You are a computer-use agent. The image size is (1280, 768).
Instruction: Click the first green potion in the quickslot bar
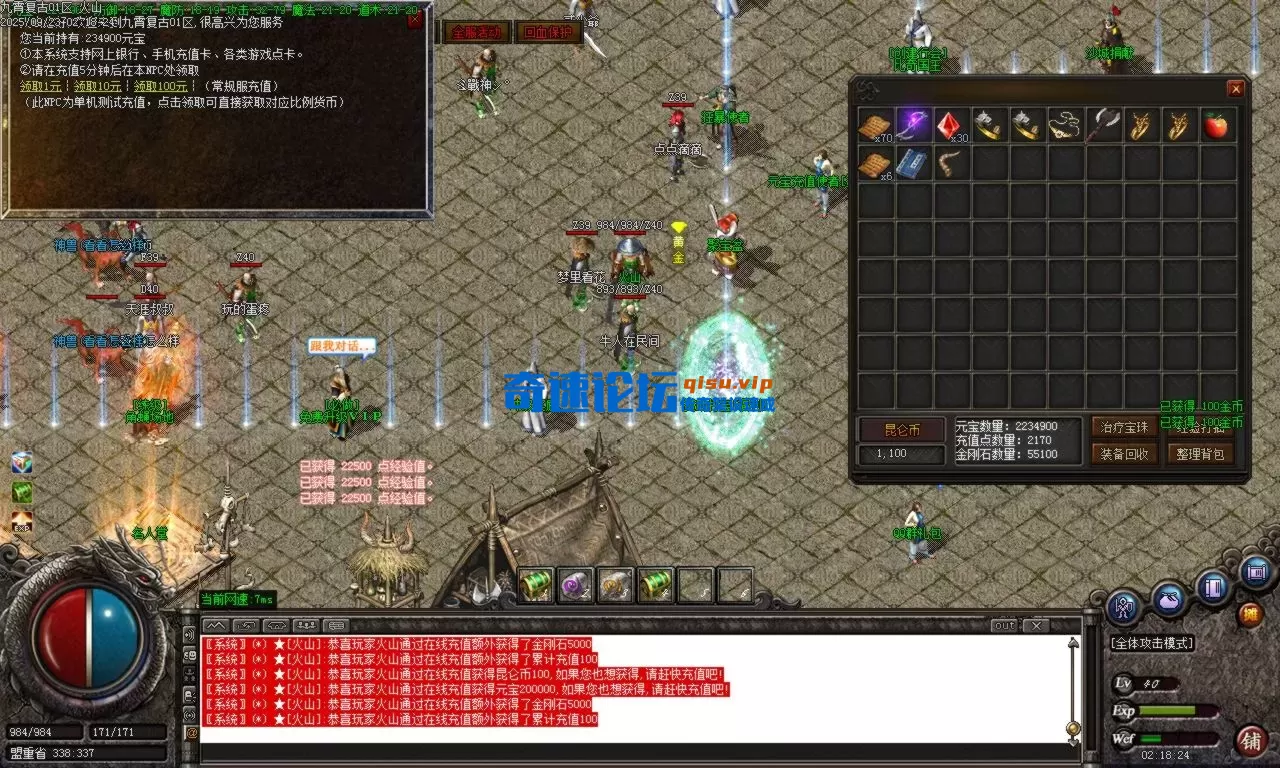click(533, 586)
